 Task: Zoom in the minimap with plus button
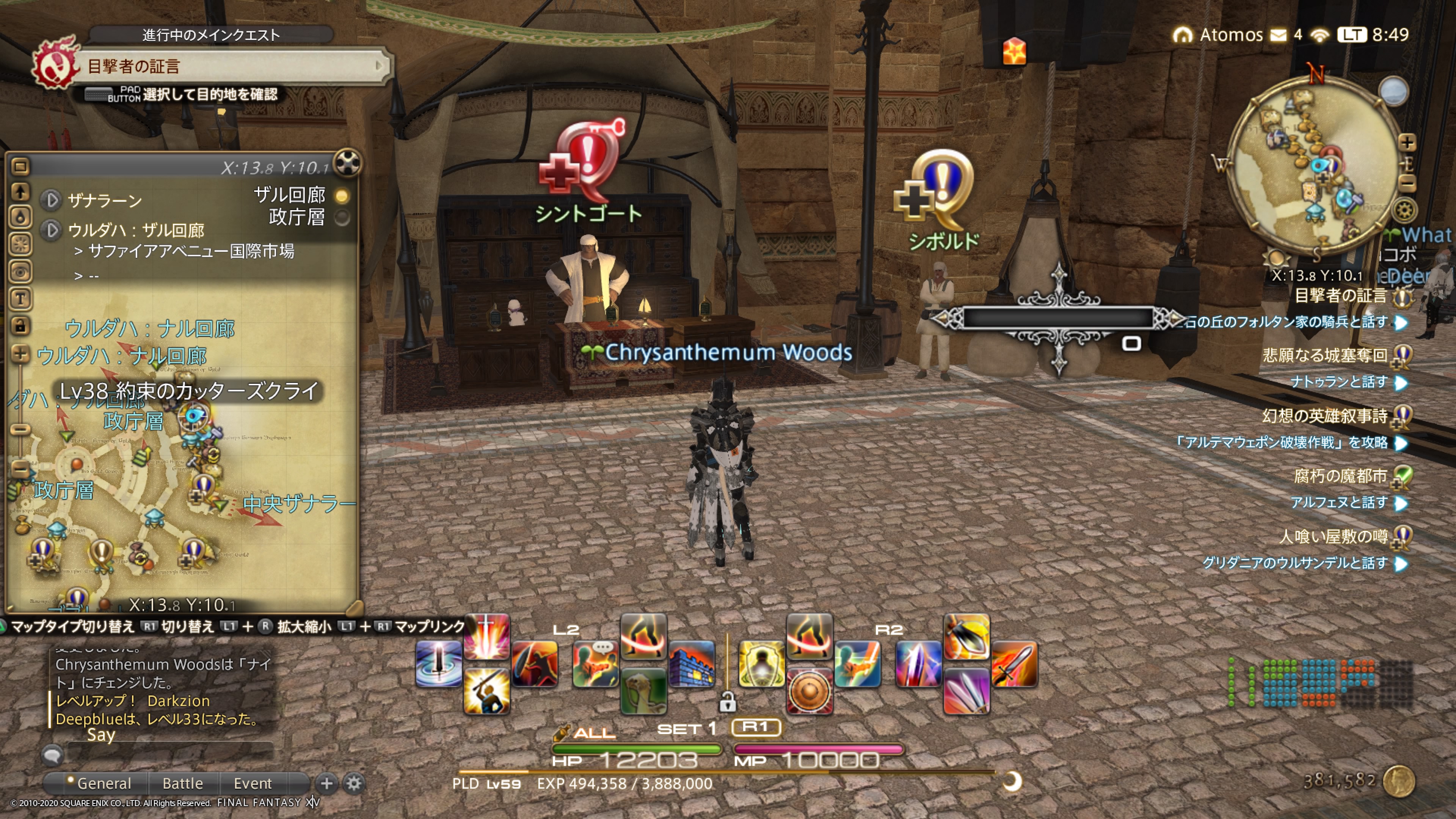pyautogui.click(x=1407, y=143)
